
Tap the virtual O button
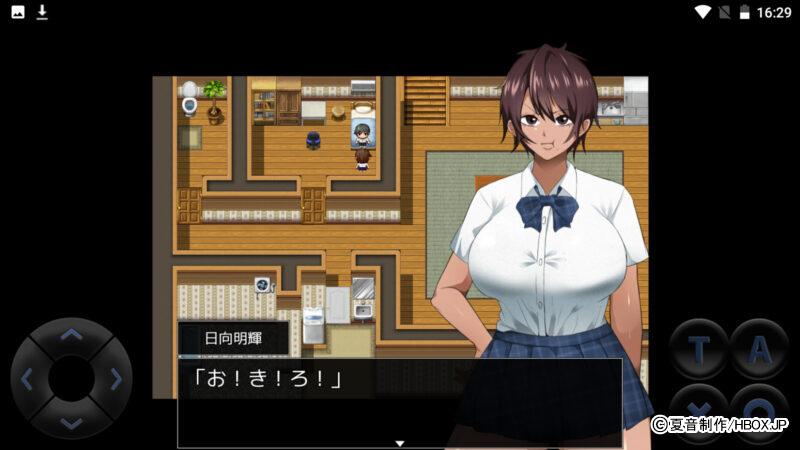tap(759, 409)
